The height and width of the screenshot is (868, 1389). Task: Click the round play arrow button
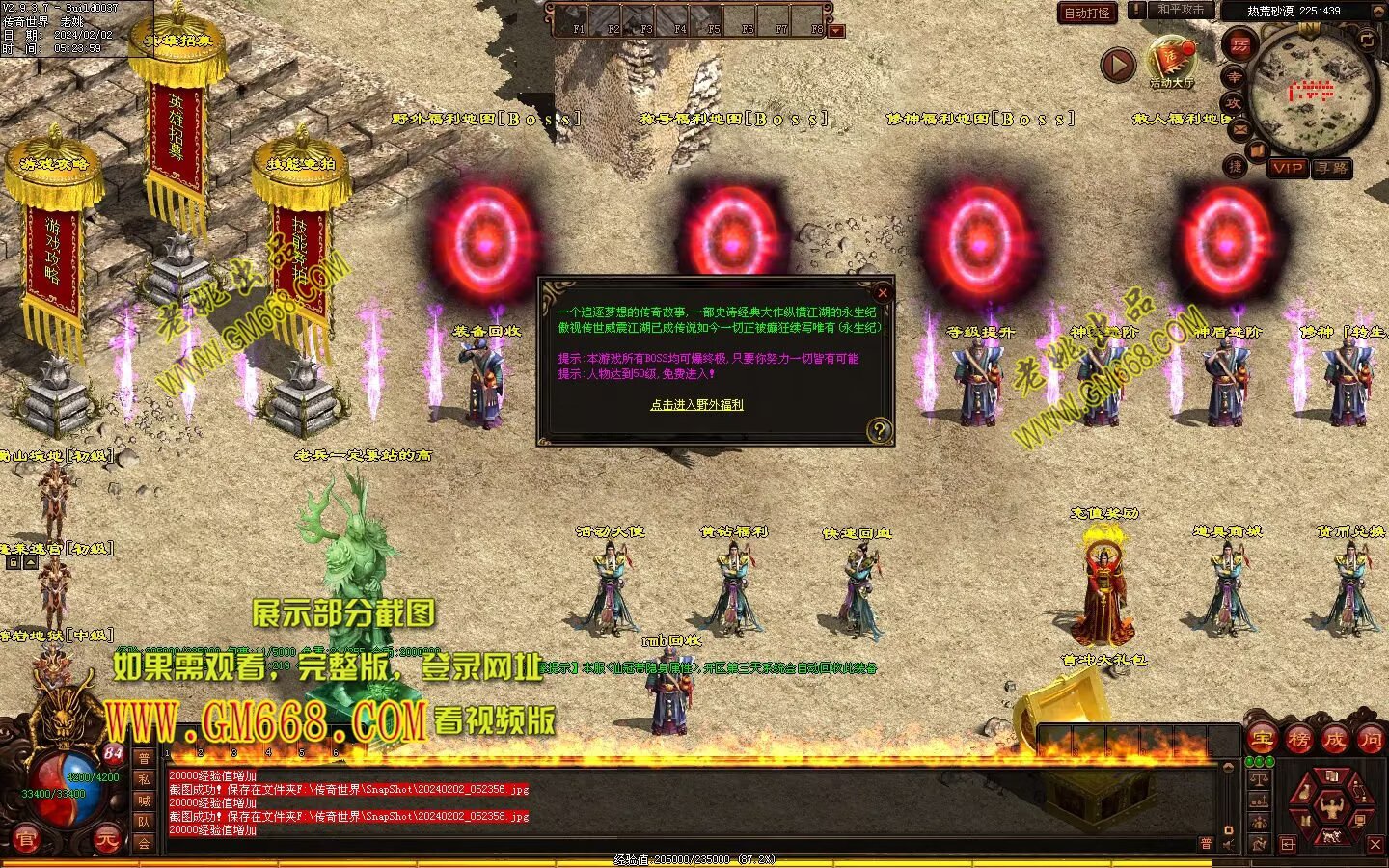click(1118, 66)
